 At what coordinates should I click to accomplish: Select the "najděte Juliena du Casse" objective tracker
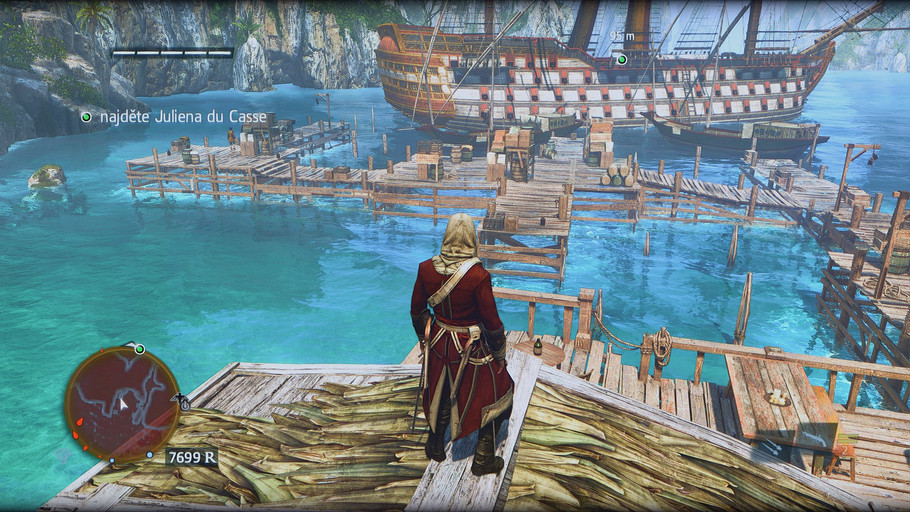point(175,117)
